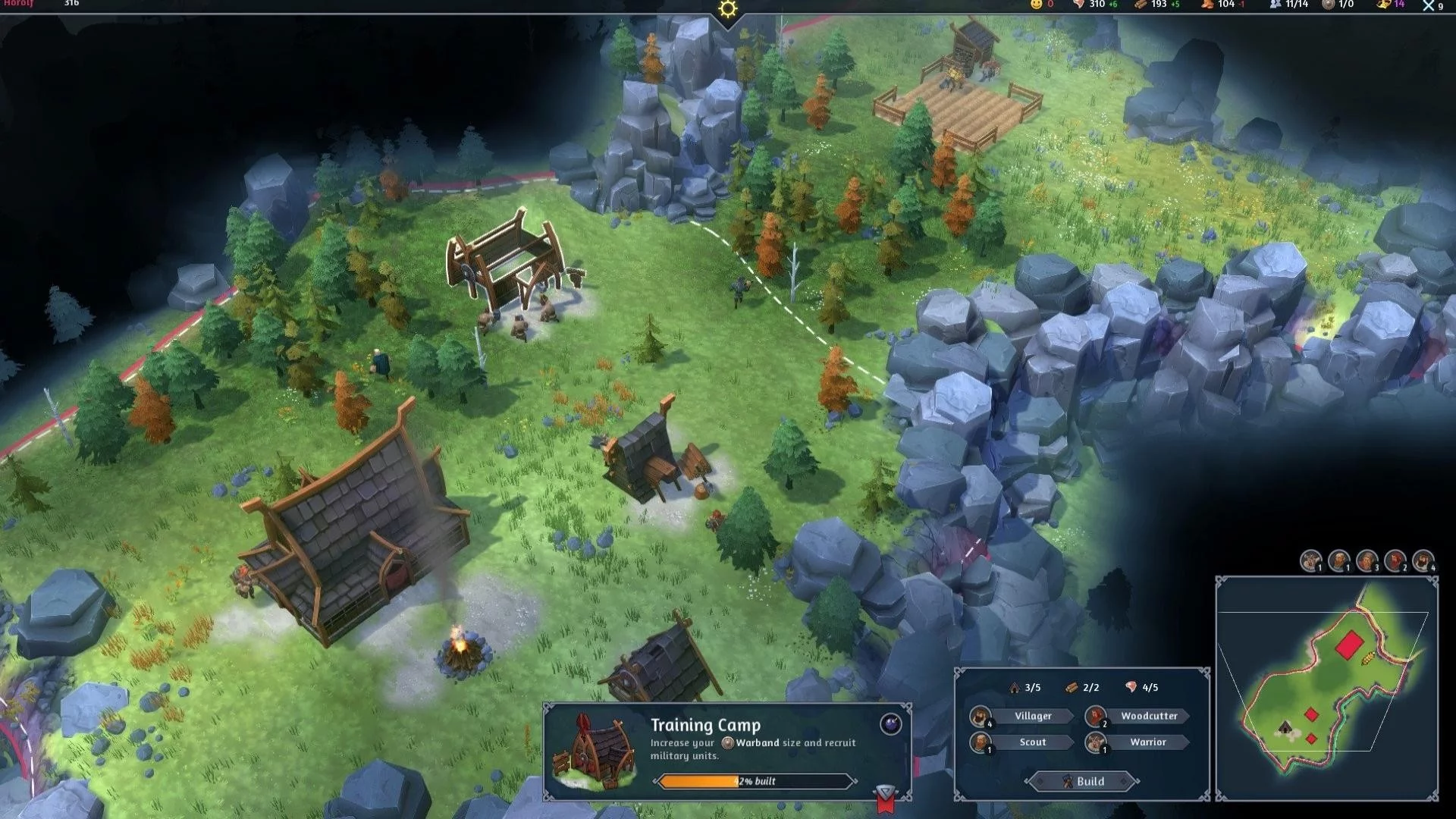Open the Build menu
The image size is (1456, 819).
tap(1082, 781)
